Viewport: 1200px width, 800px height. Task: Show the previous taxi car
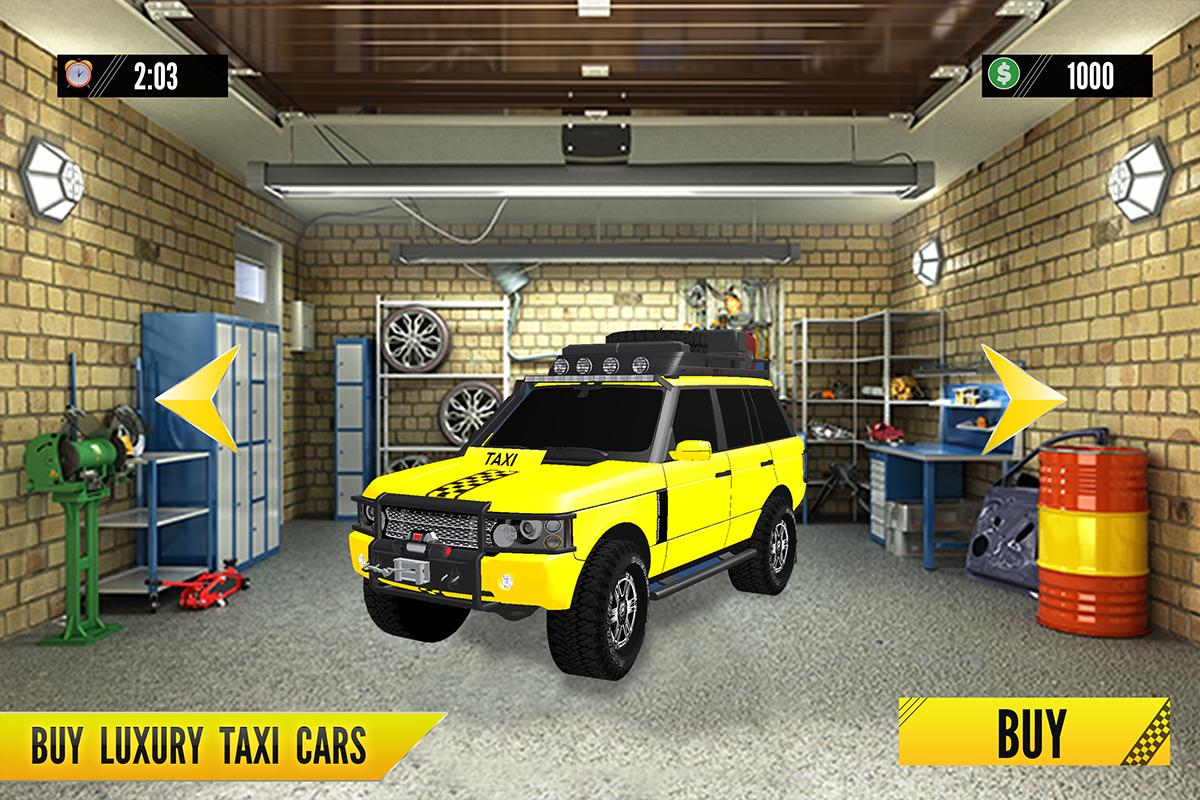201,398
